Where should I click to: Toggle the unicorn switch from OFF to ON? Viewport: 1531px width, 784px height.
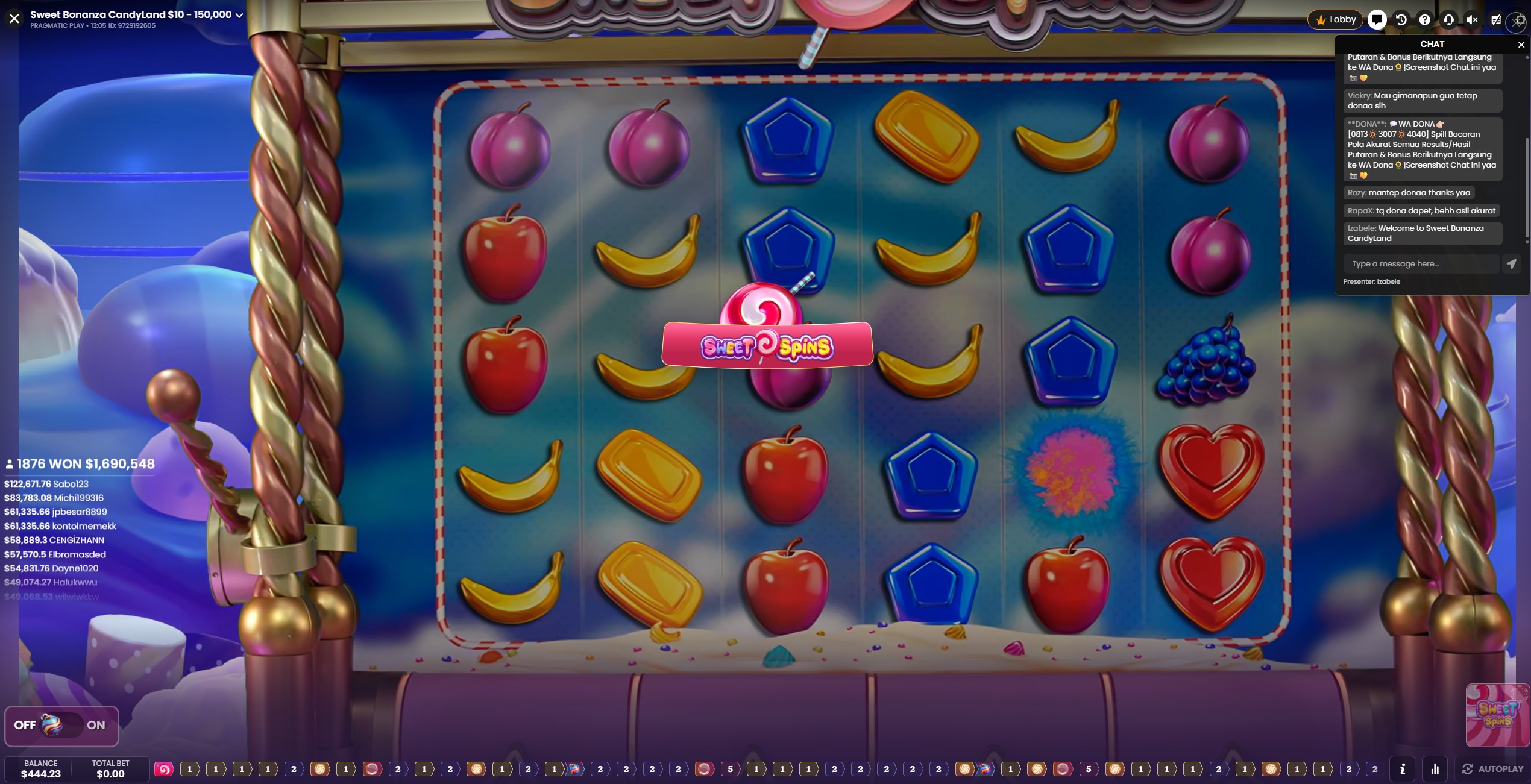(61, 726)
